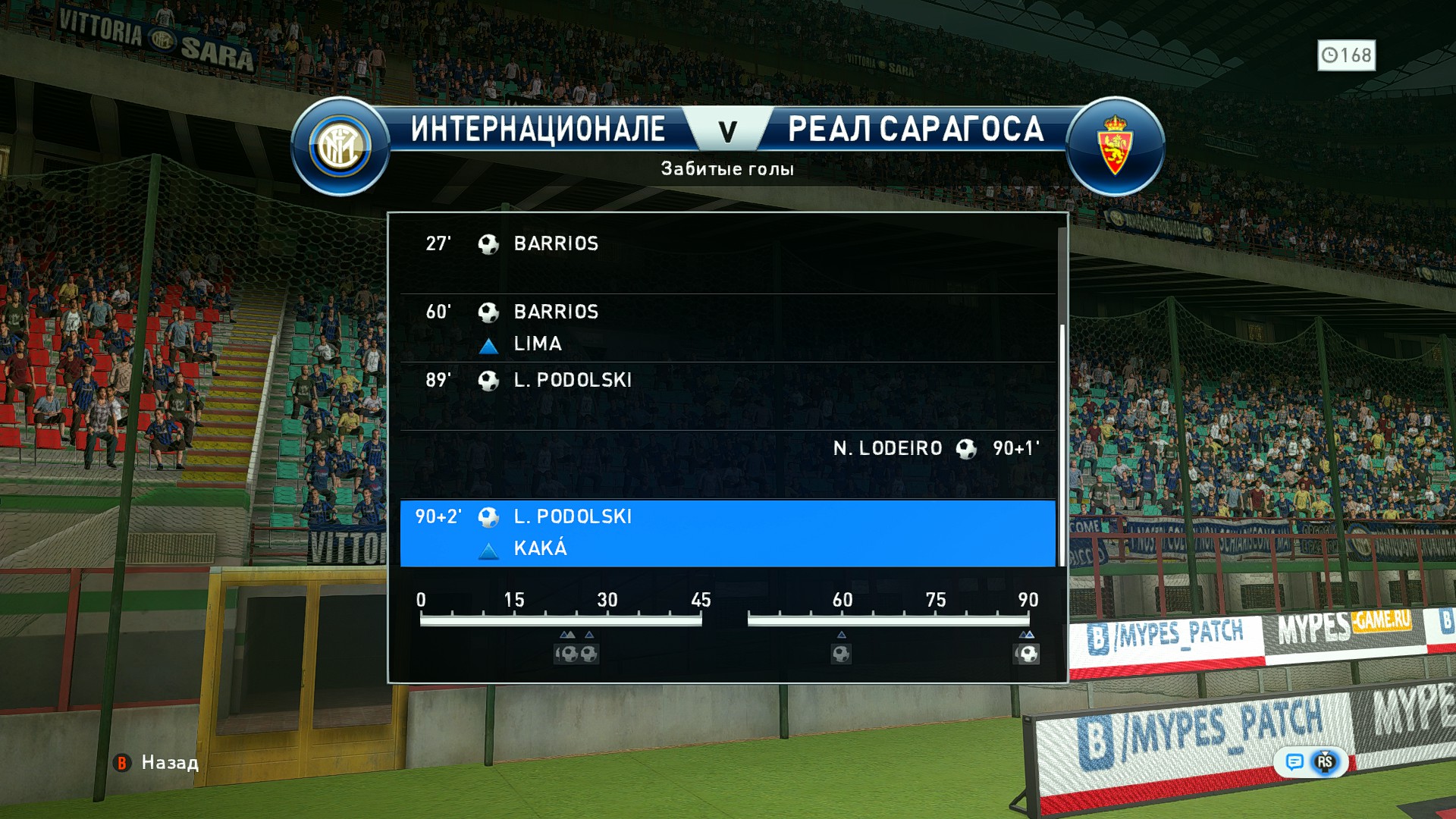Select N. Lodeiro's 90+1' goal row
1456x819 pixels.
[726, 464]
